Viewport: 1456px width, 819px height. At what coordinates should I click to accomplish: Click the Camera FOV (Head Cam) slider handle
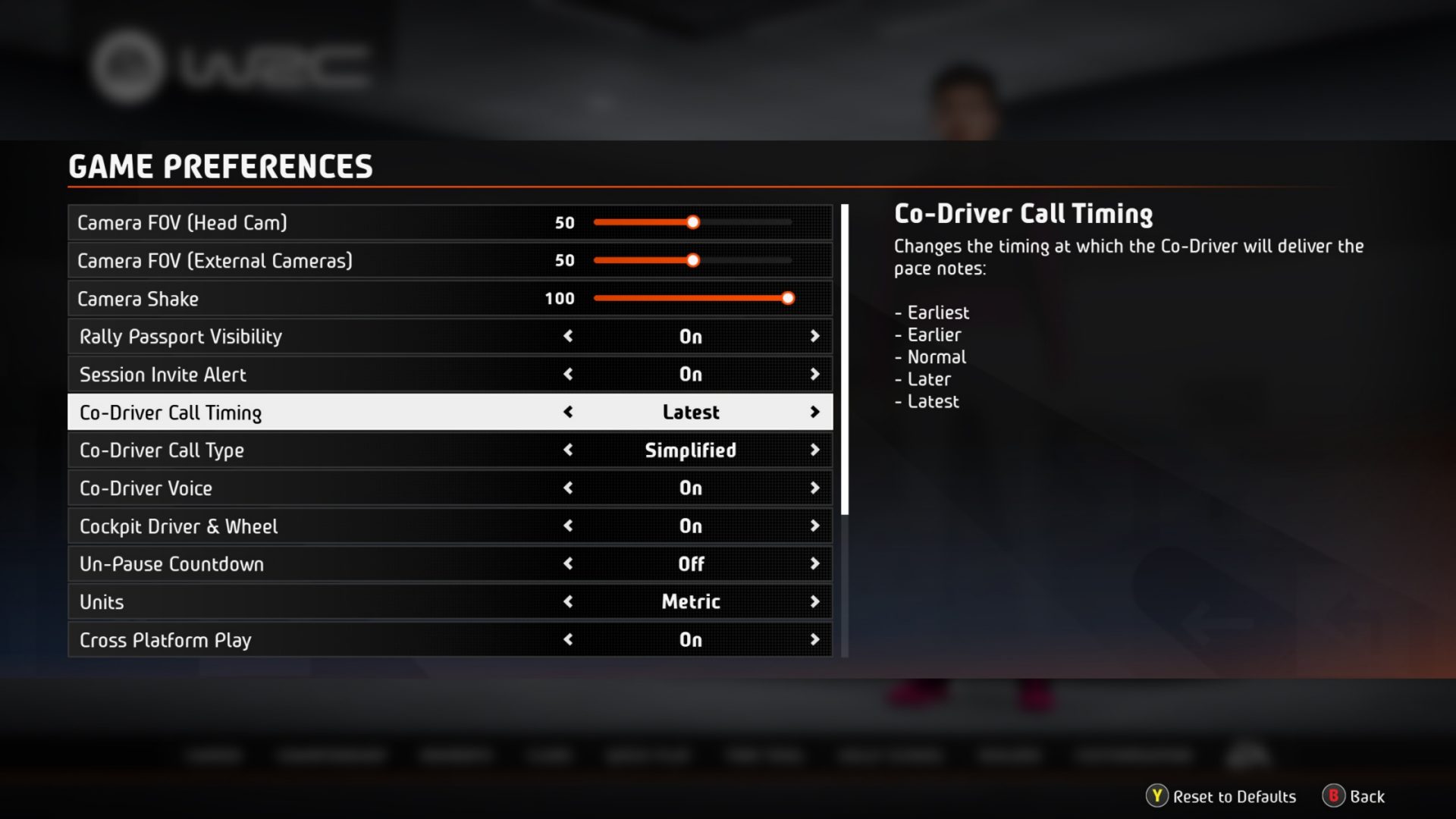692,222
